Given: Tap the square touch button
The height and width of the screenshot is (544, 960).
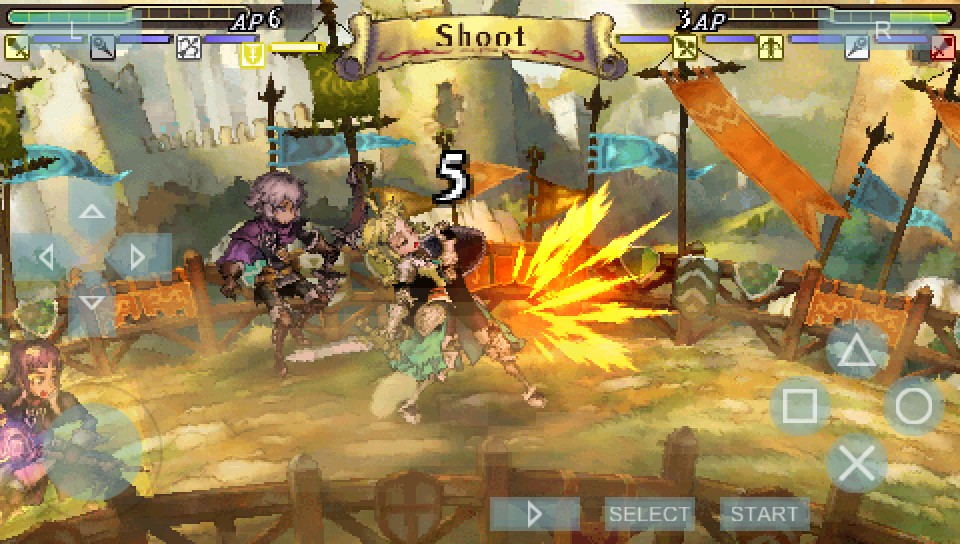Looking at the screenshot, I should (800, 407).
